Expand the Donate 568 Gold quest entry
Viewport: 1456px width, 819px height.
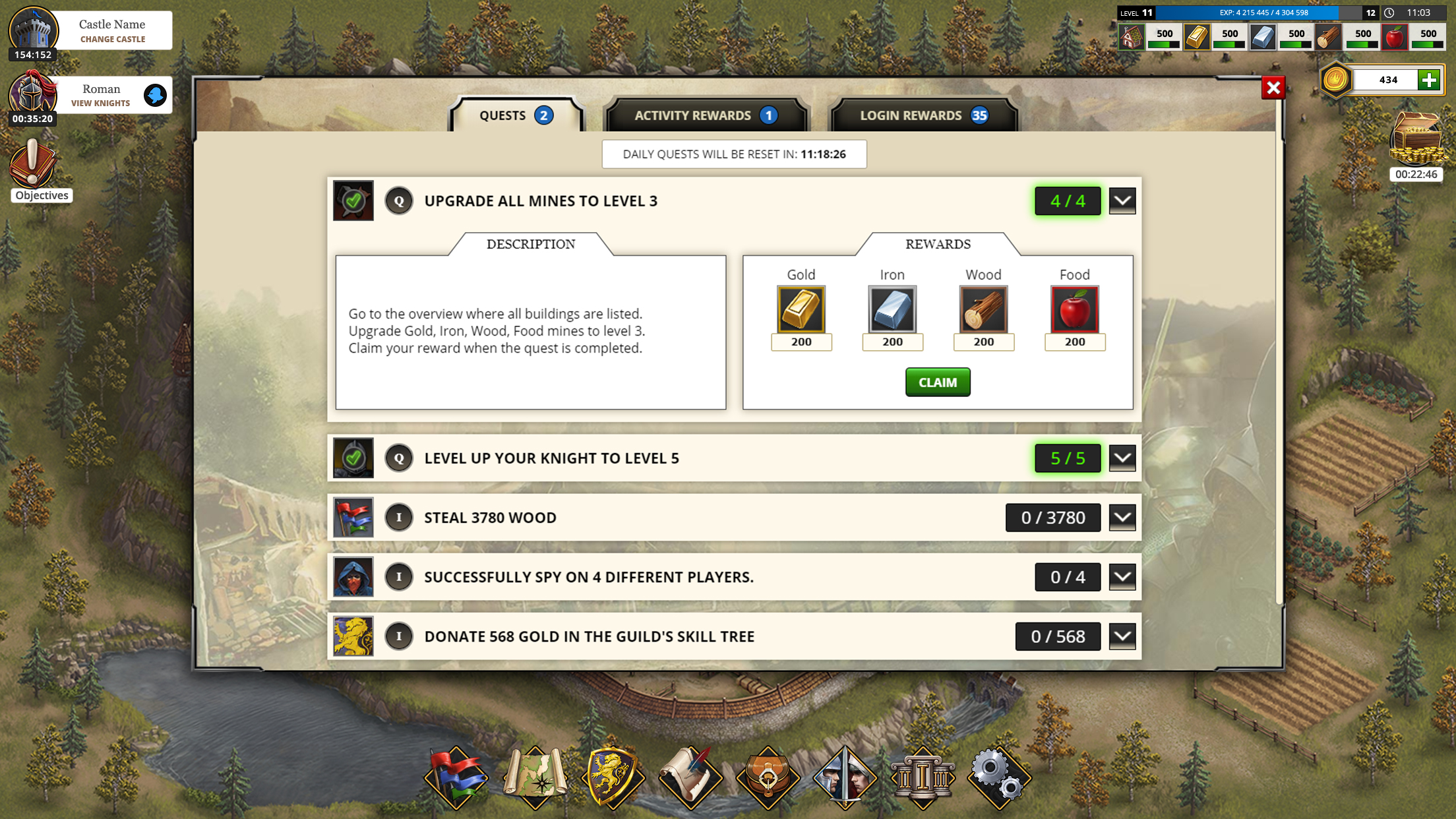coord(1122,636)
